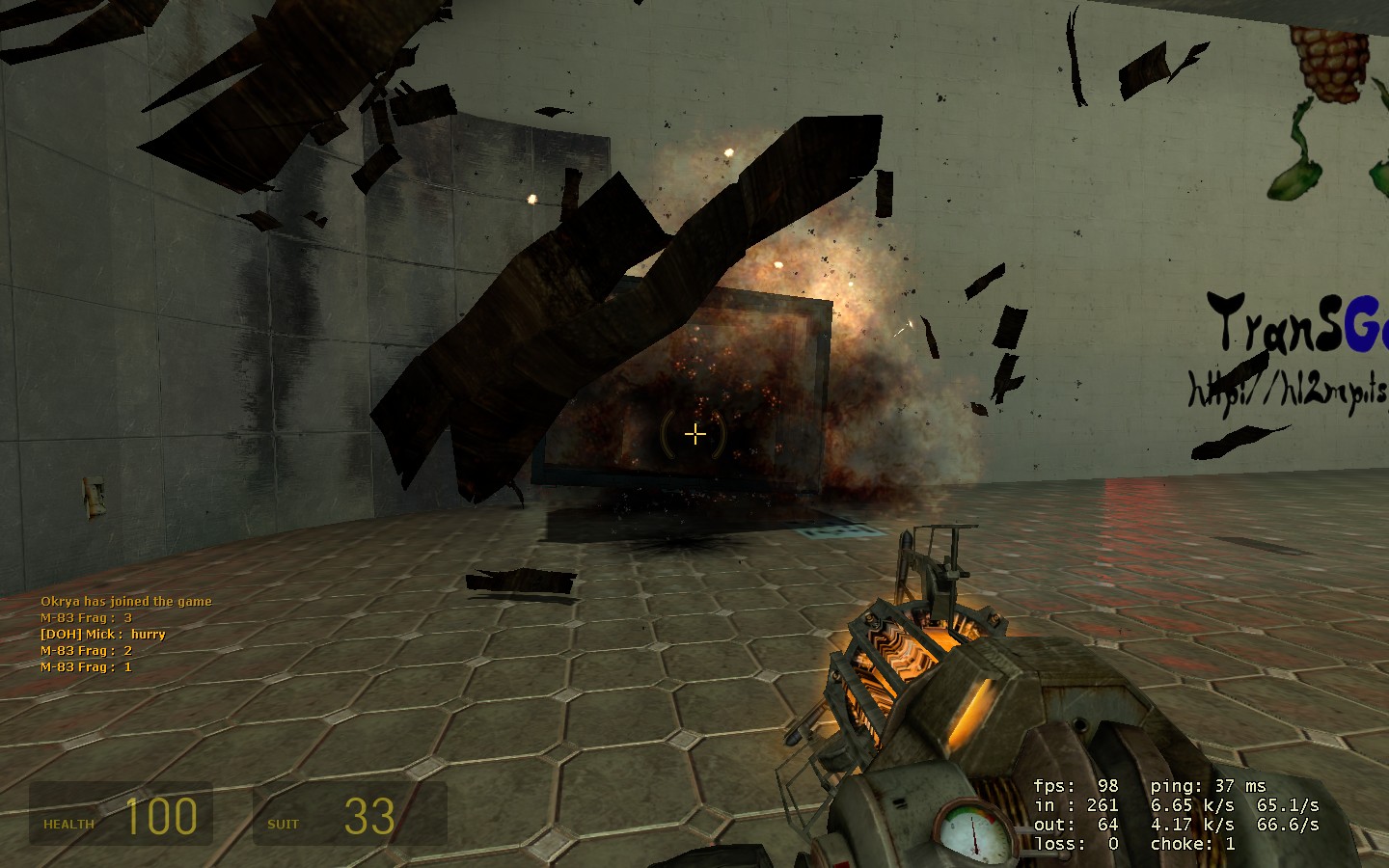Toggle the out: 64 bandwidth stat
The height and width of the screenshot is (868, 1389).
point(1071,825)
